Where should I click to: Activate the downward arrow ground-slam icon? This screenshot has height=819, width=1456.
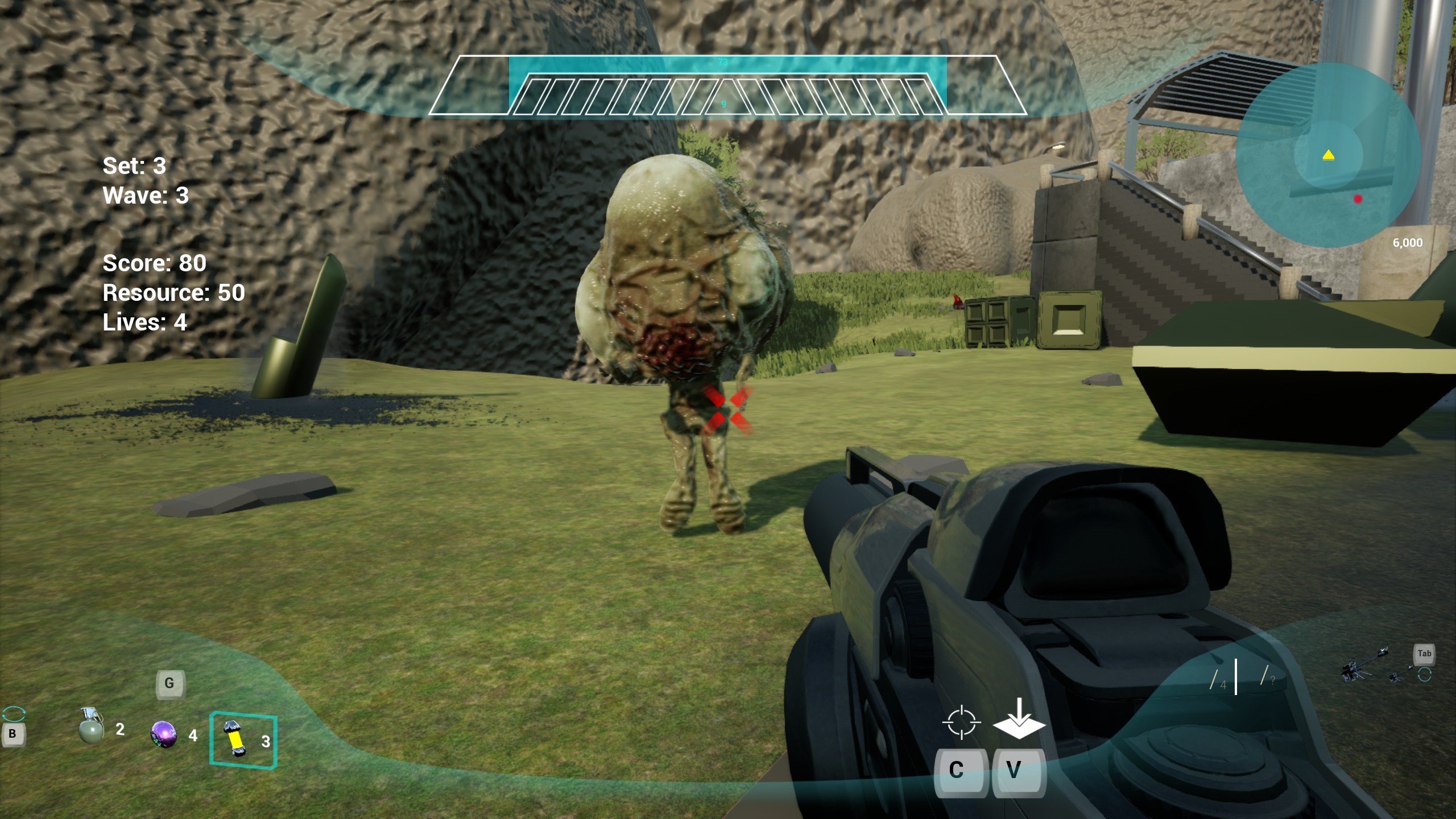tap(1019, 719)
